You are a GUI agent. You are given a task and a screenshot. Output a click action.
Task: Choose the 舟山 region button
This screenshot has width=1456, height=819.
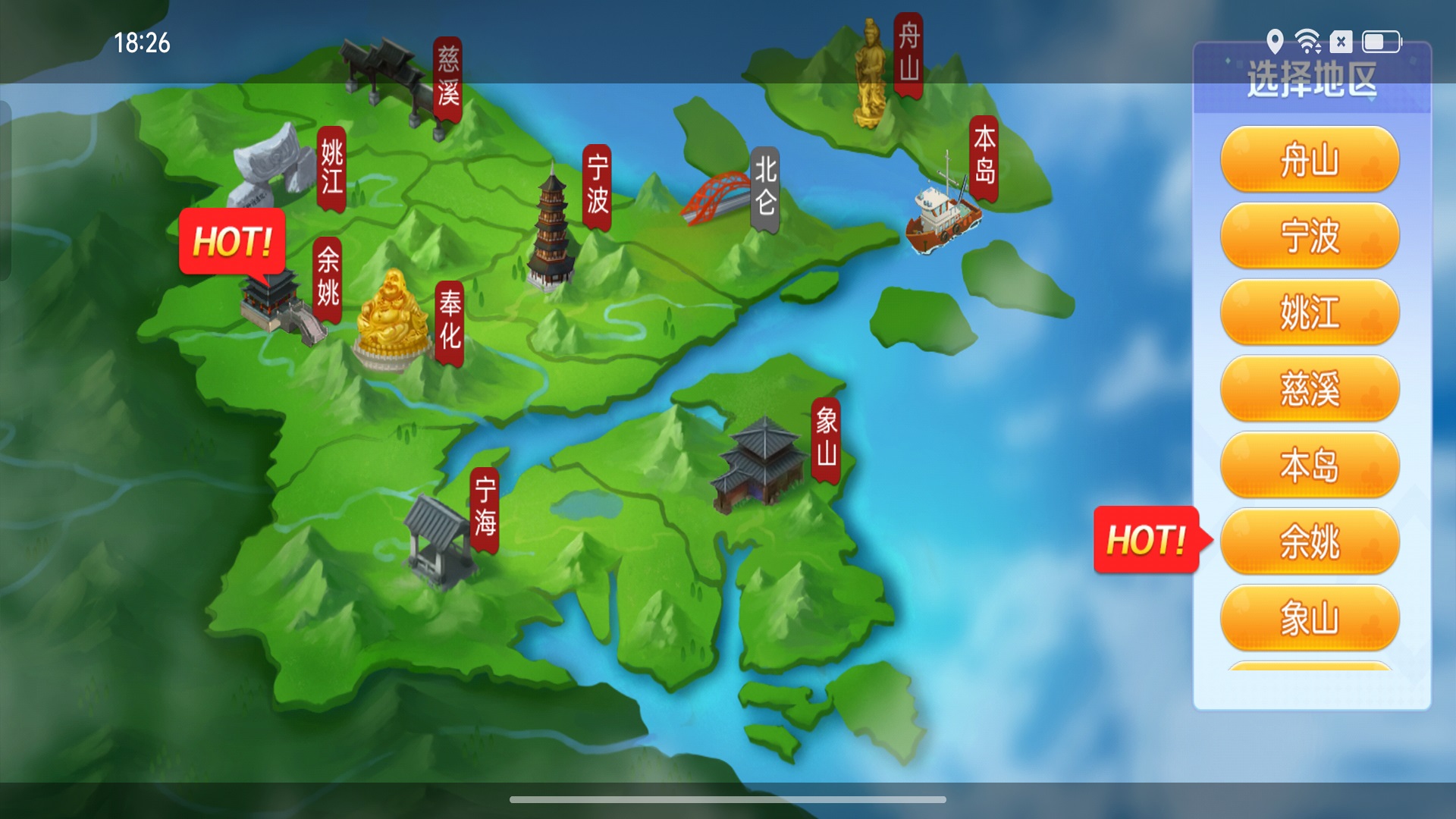1310,160
